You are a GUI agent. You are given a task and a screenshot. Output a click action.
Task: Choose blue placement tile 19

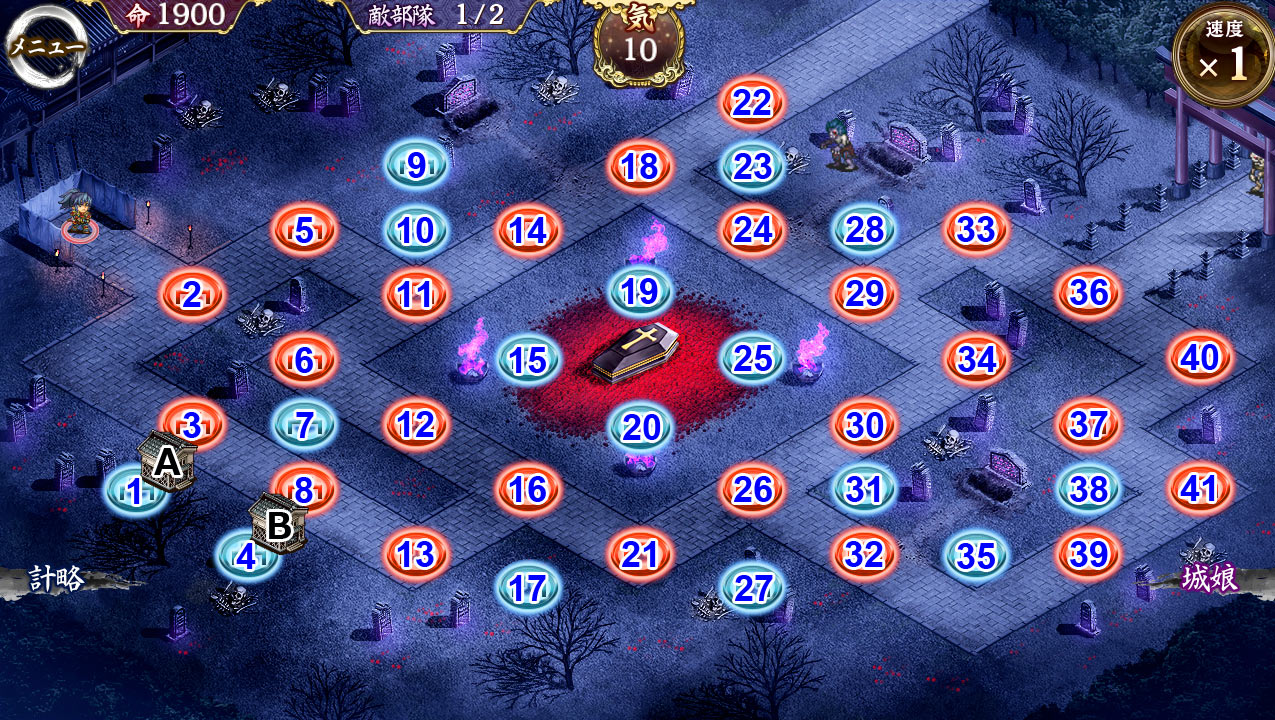(640, 292)
